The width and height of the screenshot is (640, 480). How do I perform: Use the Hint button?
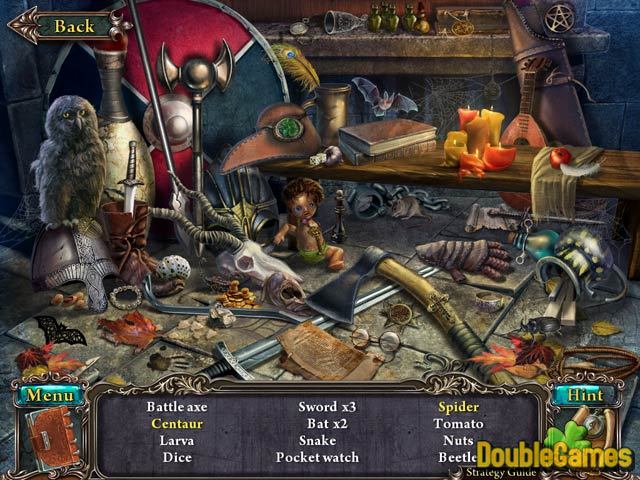585,395
